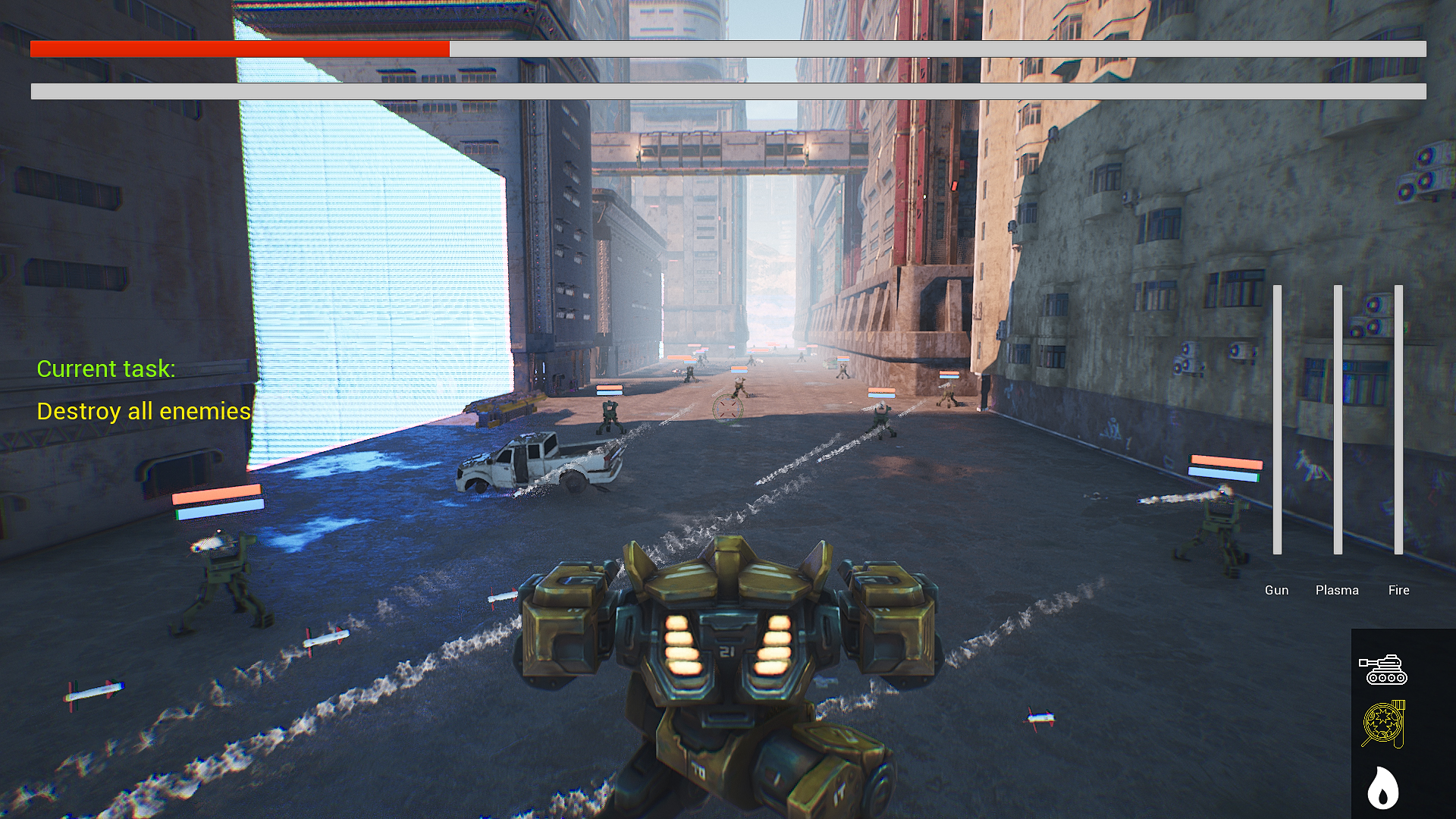Click the 'Fire' weapon label
The width and height of the screenshot is (1456, 819).
(x=1398, y=590)
